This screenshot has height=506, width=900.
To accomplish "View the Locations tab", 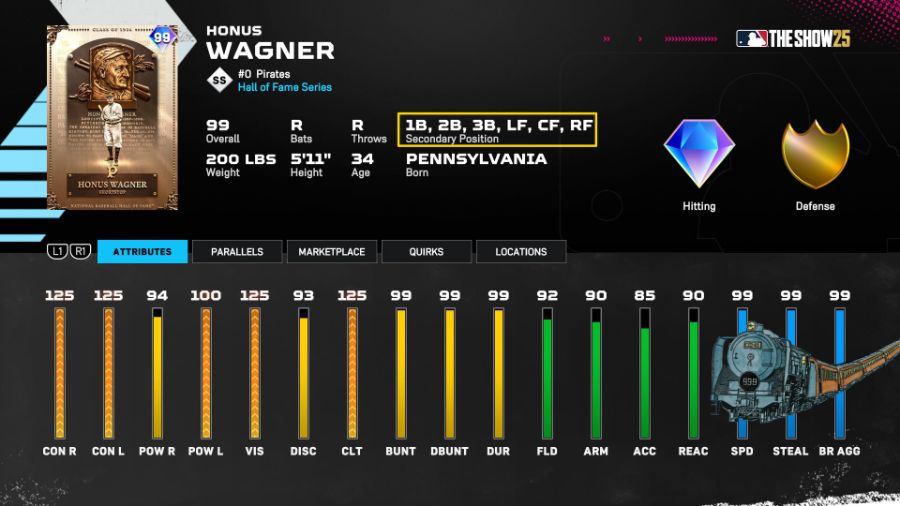I will point(521,252).
